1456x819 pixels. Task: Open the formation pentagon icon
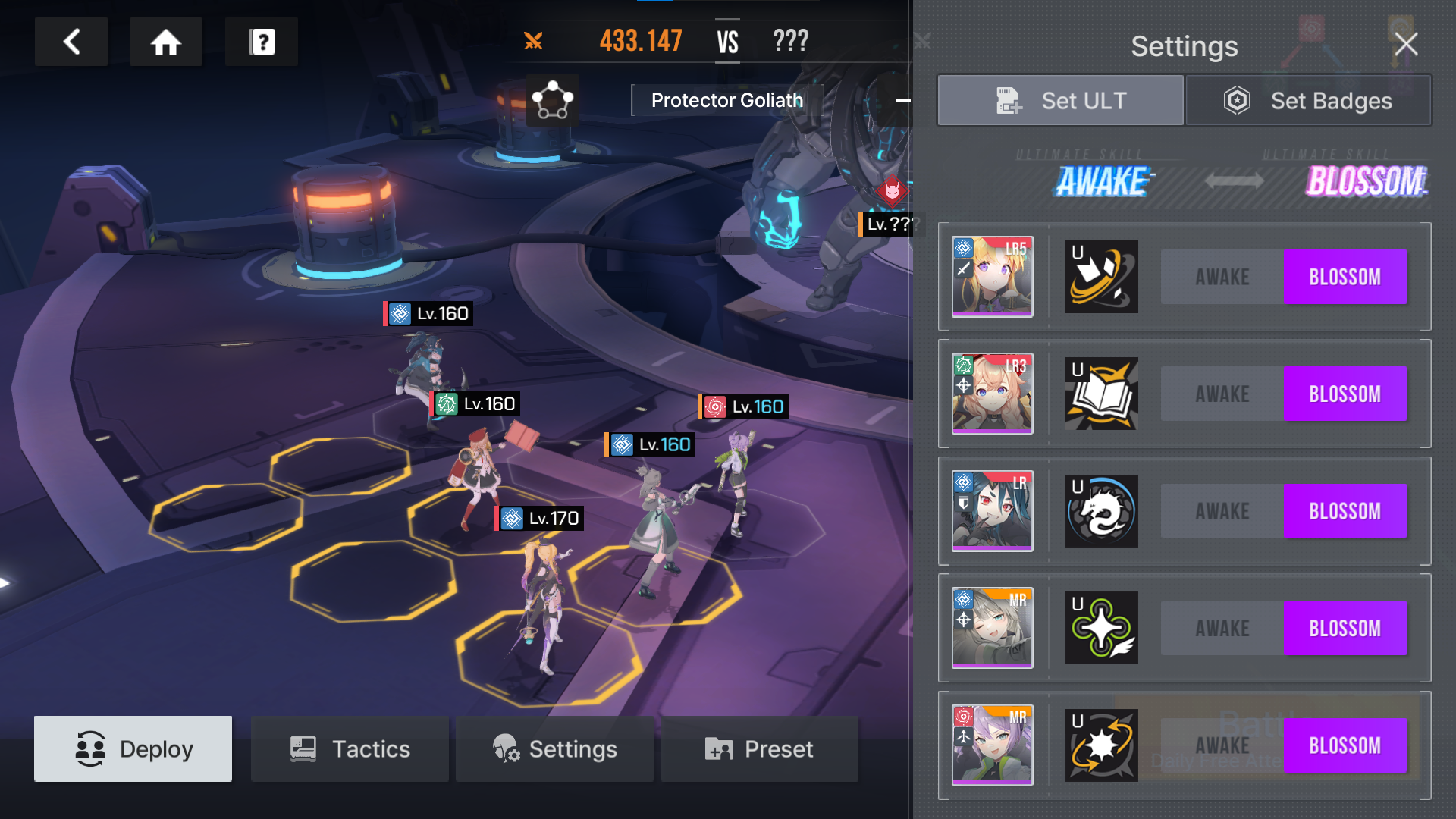553,100
